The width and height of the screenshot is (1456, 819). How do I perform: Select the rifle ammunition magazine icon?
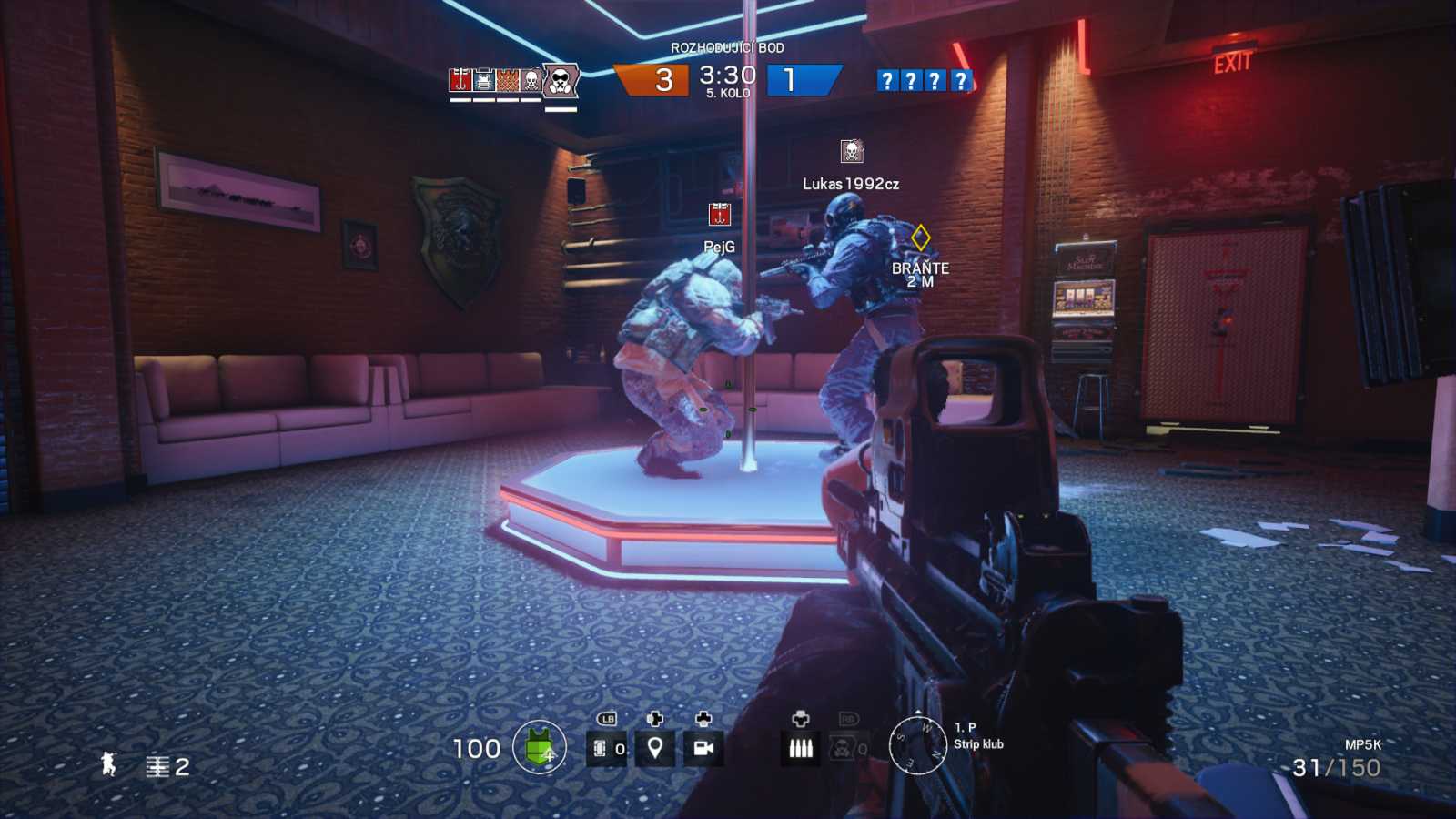point(798,749)
